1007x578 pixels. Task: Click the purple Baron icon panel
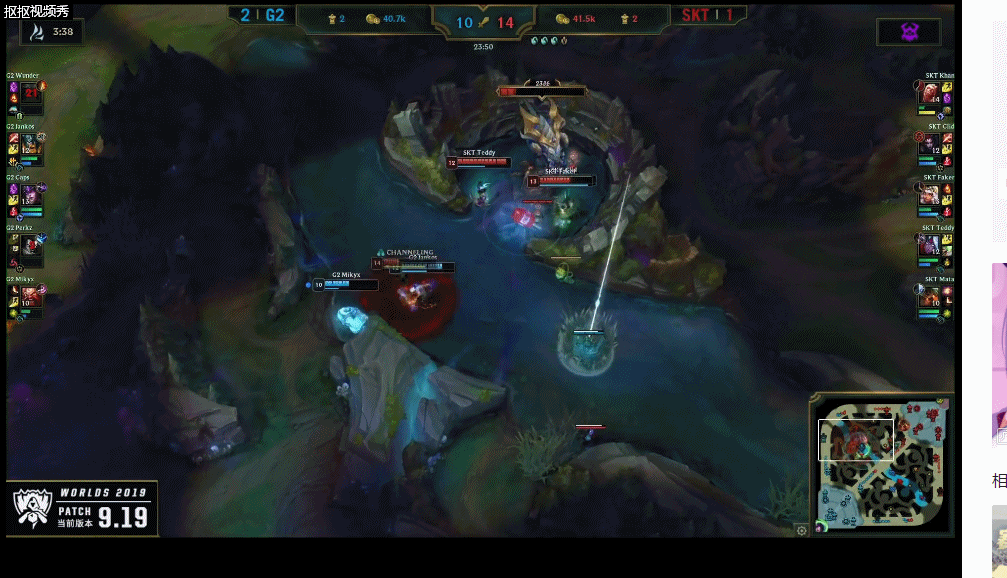pyautogui.click(x=908, y=32)
